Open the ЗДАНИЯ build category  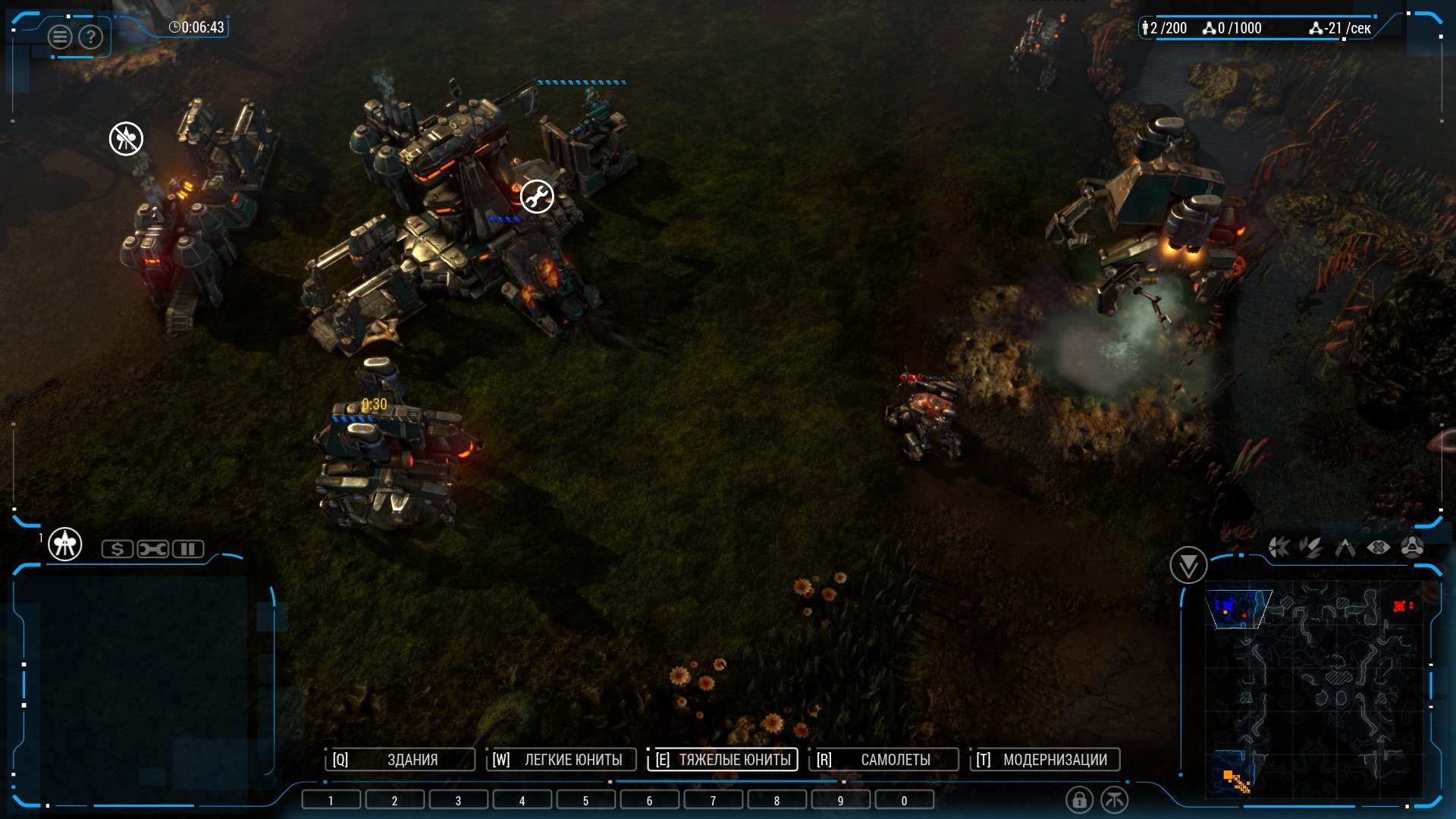400,759
